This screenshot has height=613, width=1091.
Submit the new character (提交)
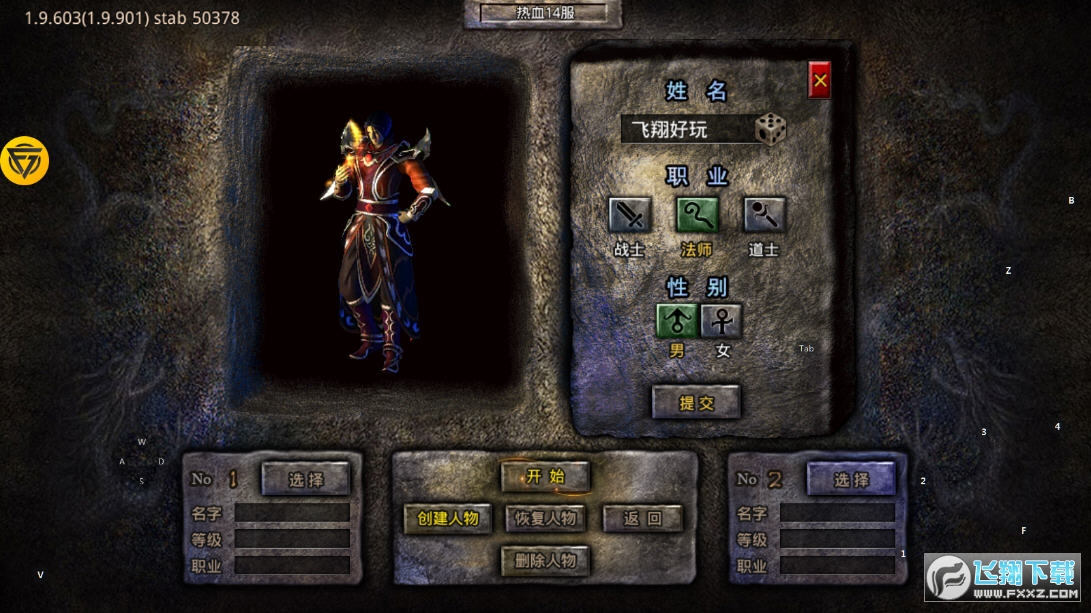tap(696, 402)
